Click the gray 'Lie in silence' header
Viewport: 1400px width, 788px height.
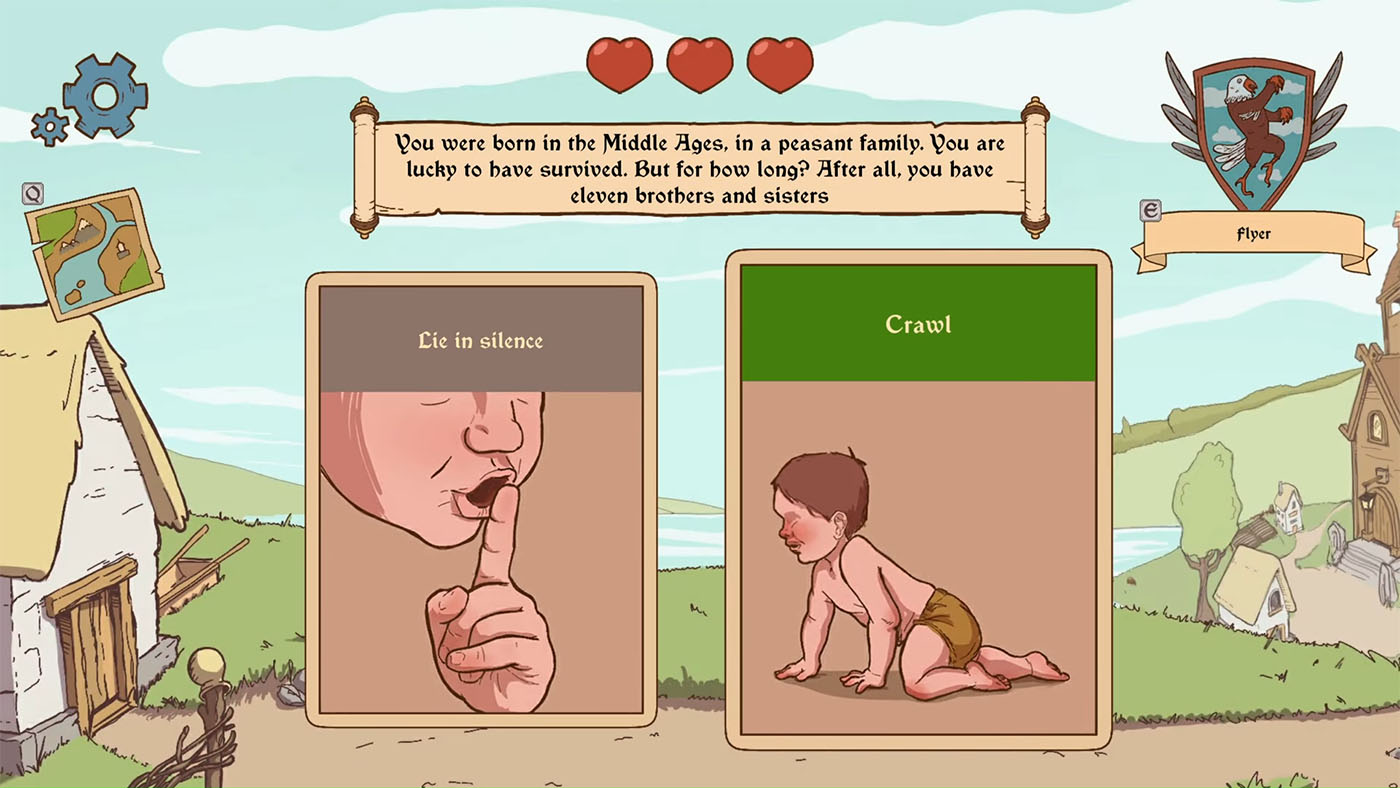click(x=480, y=340)
